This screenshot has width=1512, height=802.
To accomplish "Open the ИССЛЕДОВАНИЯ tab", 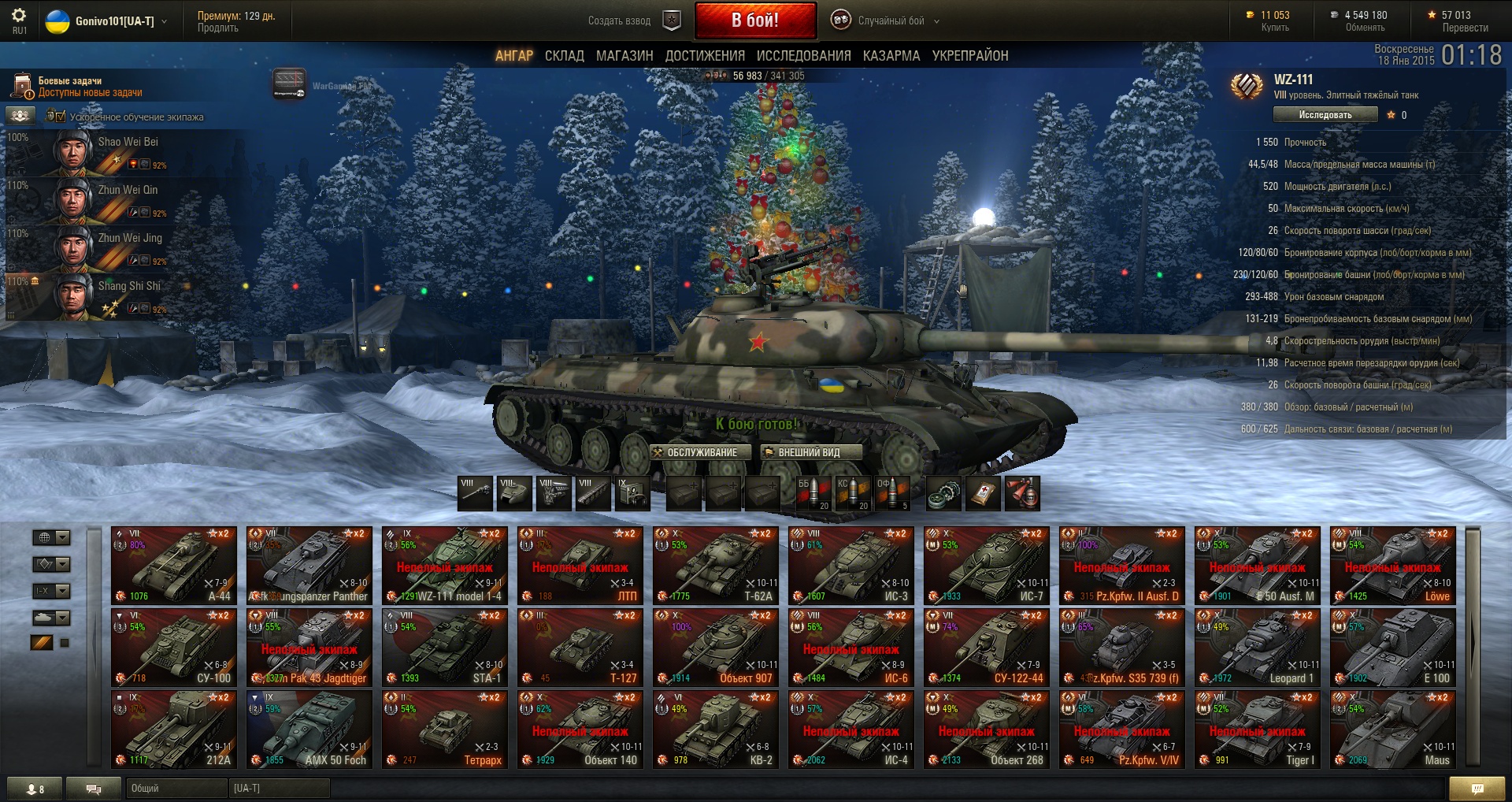I will click(803, 56).
